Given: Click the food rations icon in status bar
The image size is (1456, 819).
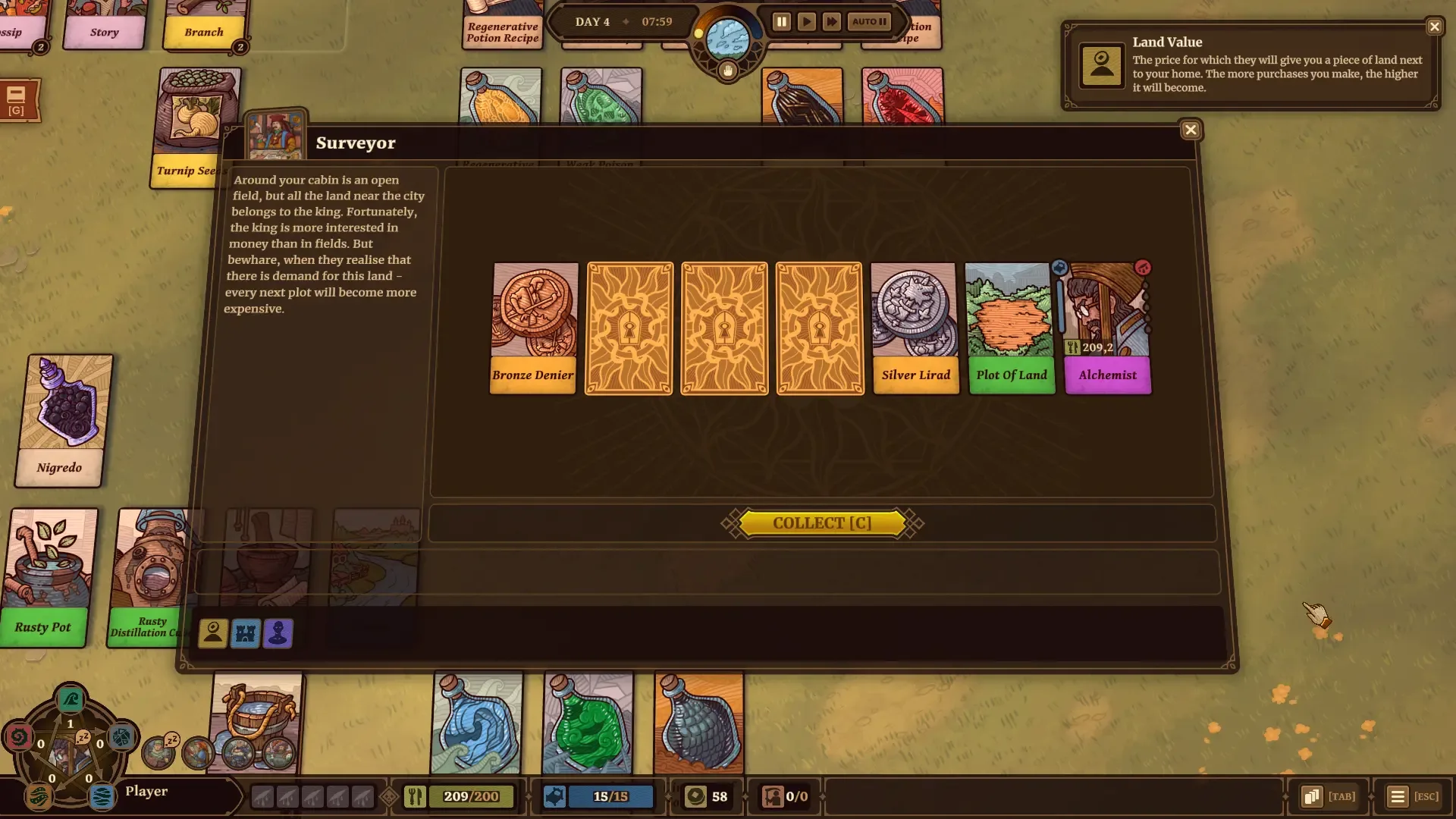Looking at the screenshot, I should pyautogui.click(x=414, y=796).
